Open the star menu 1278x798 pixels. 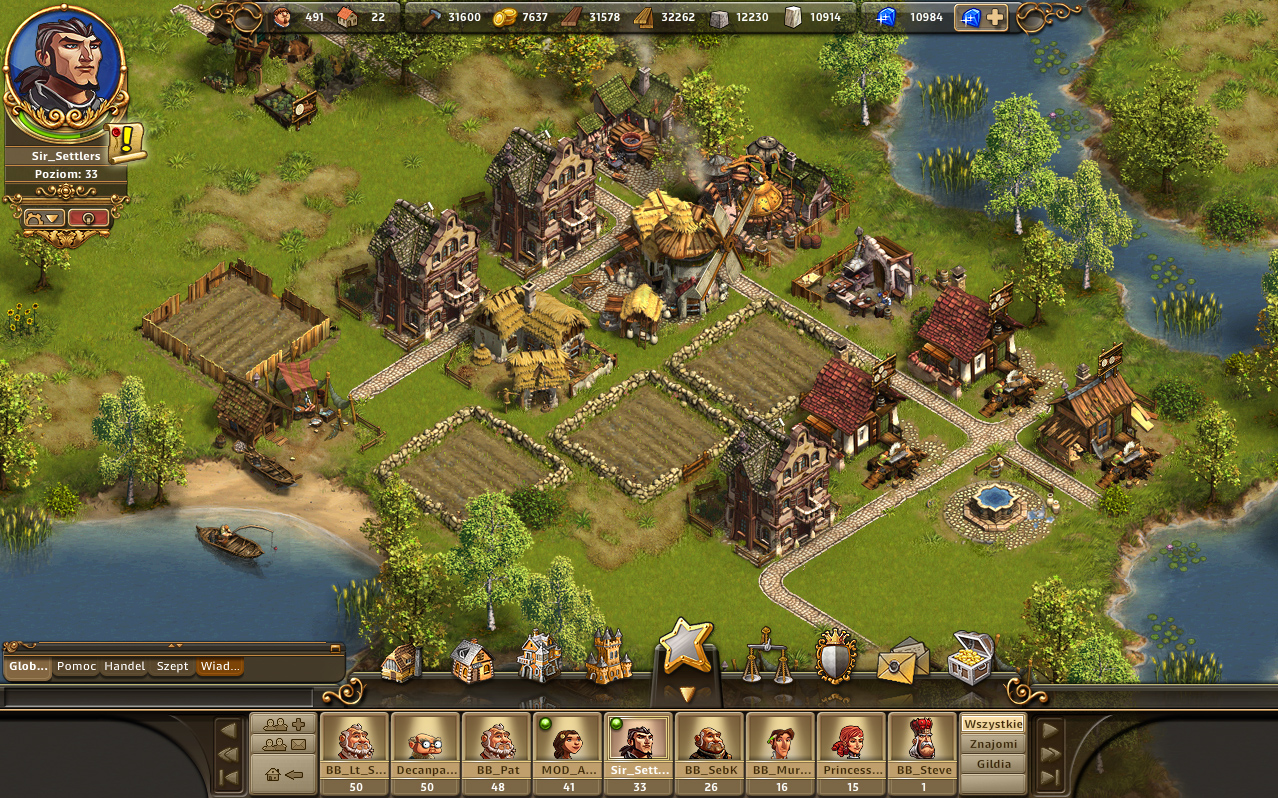pos(685,647)
